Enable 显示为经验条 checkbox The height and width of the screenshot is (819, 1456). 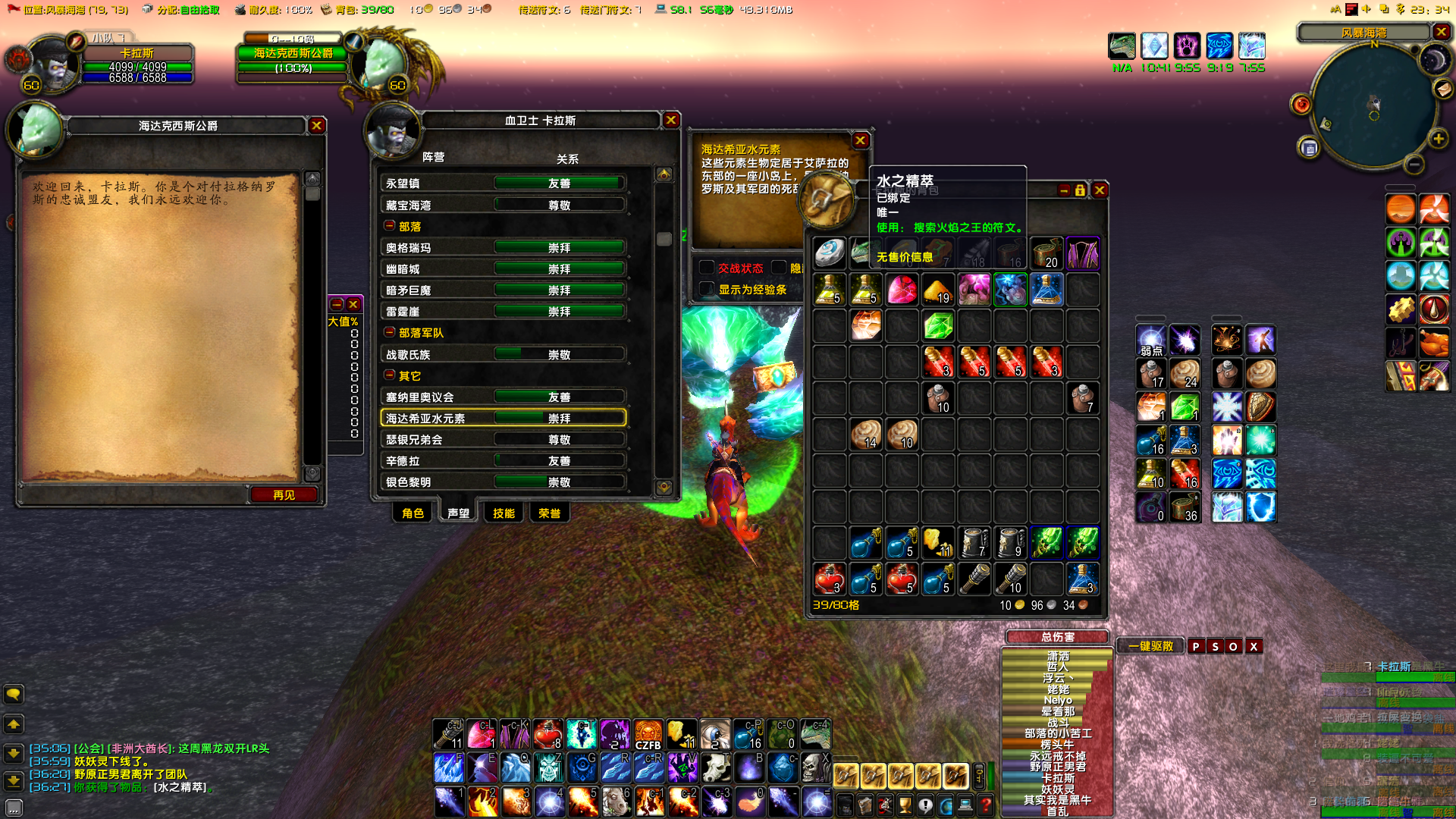click(707, 289)
